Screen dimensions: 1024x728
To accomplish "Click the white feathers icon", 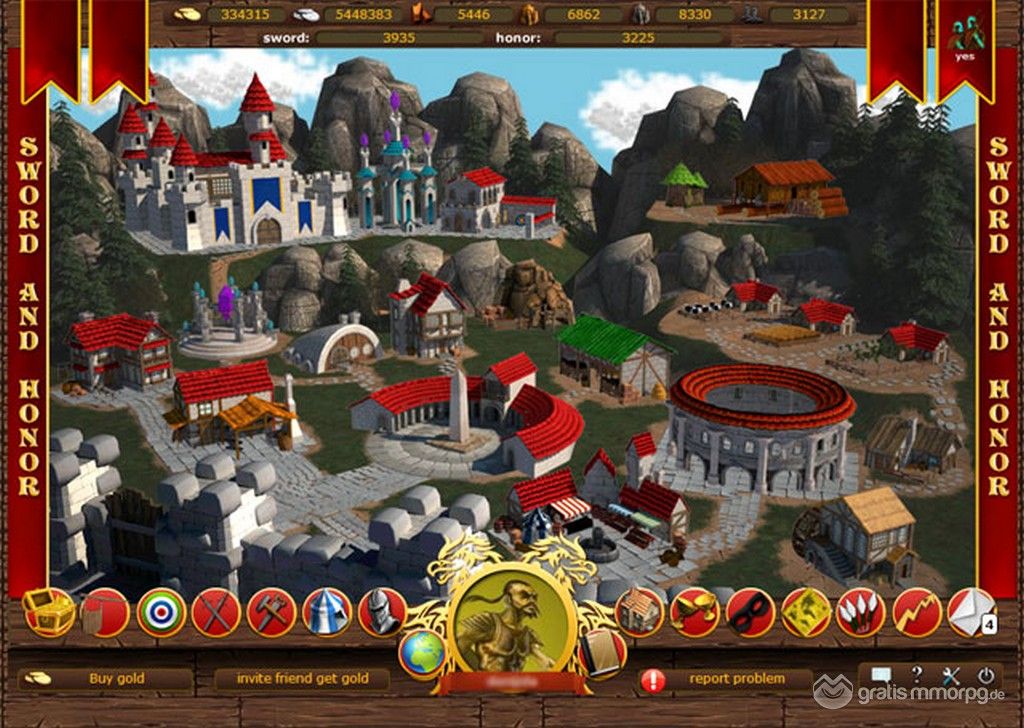I will coord(860,612).
